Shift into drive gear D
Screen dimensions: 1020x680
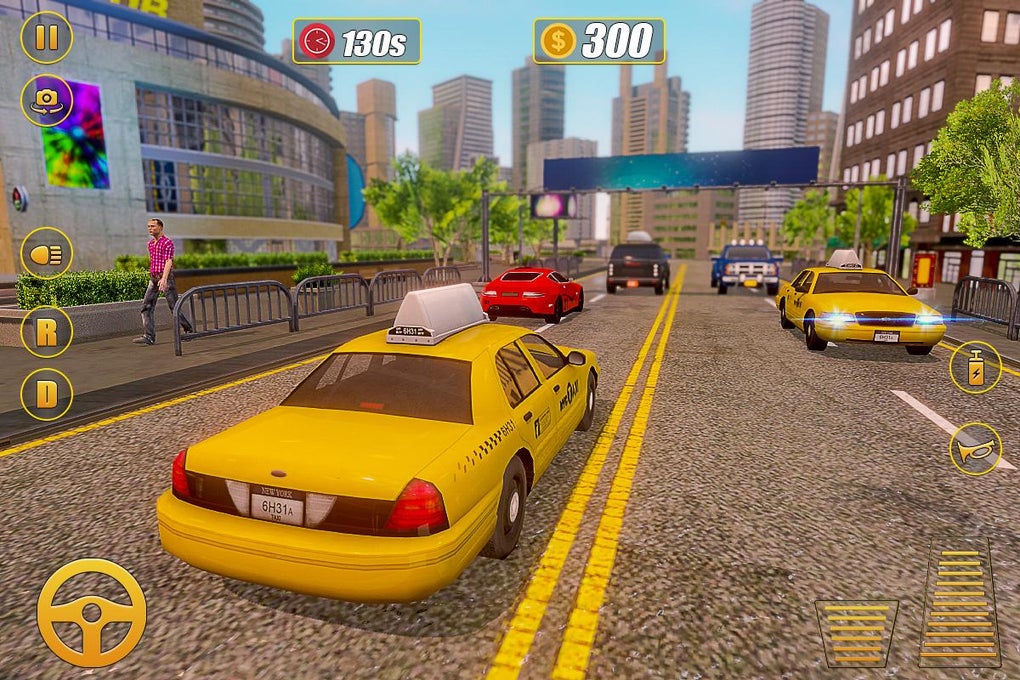tap(46, 394)
